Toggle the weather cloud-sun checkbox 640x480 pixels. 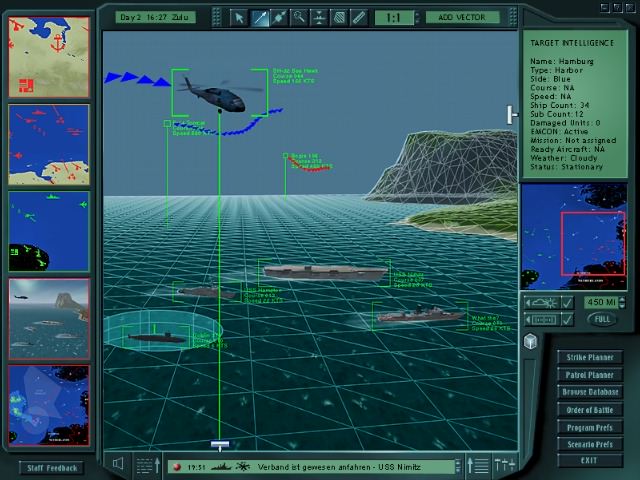point(566,302)
